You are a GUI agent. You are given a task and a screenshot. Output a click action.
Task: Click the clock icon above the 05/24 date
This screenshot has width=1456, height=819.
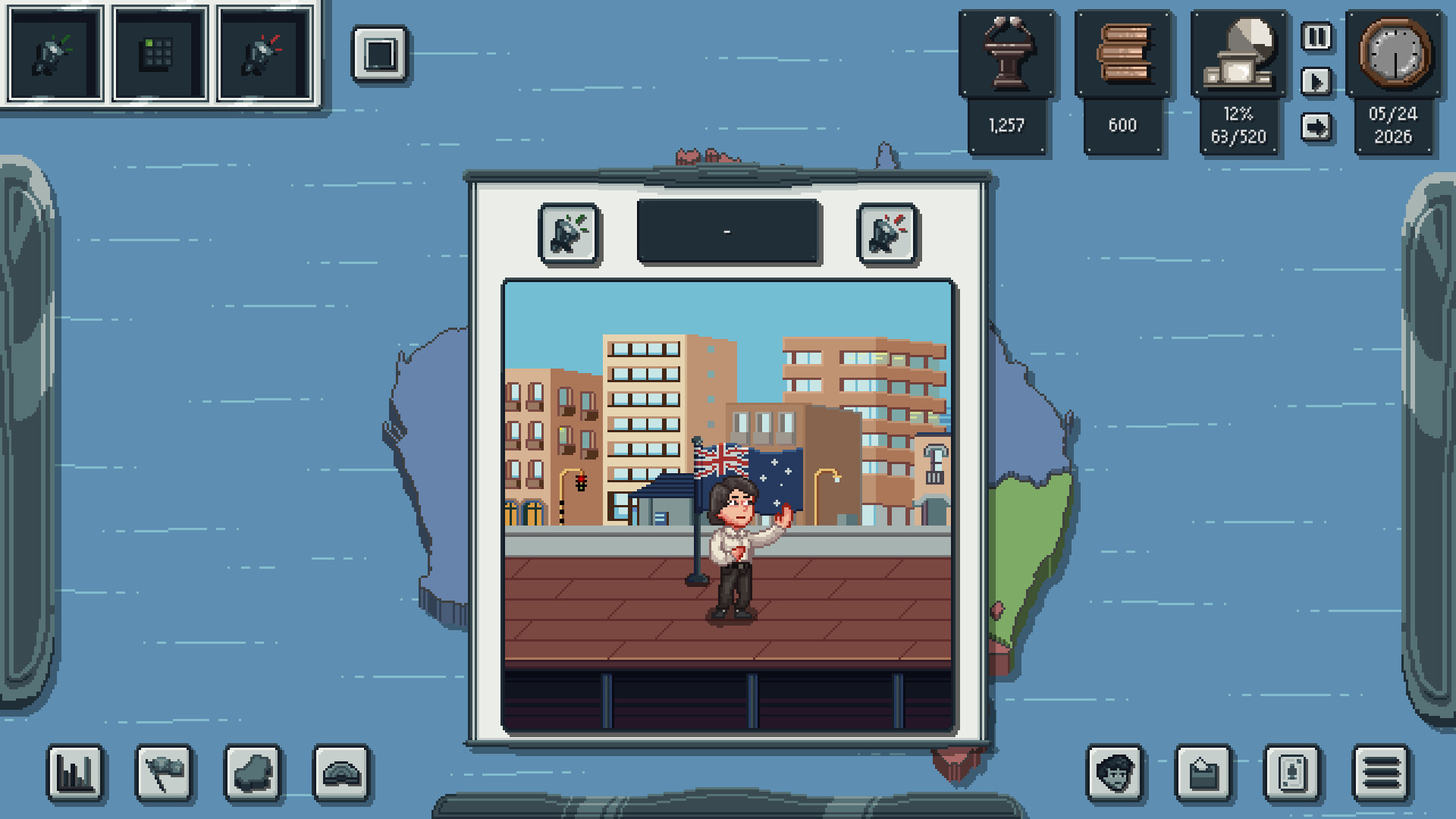1394,53
